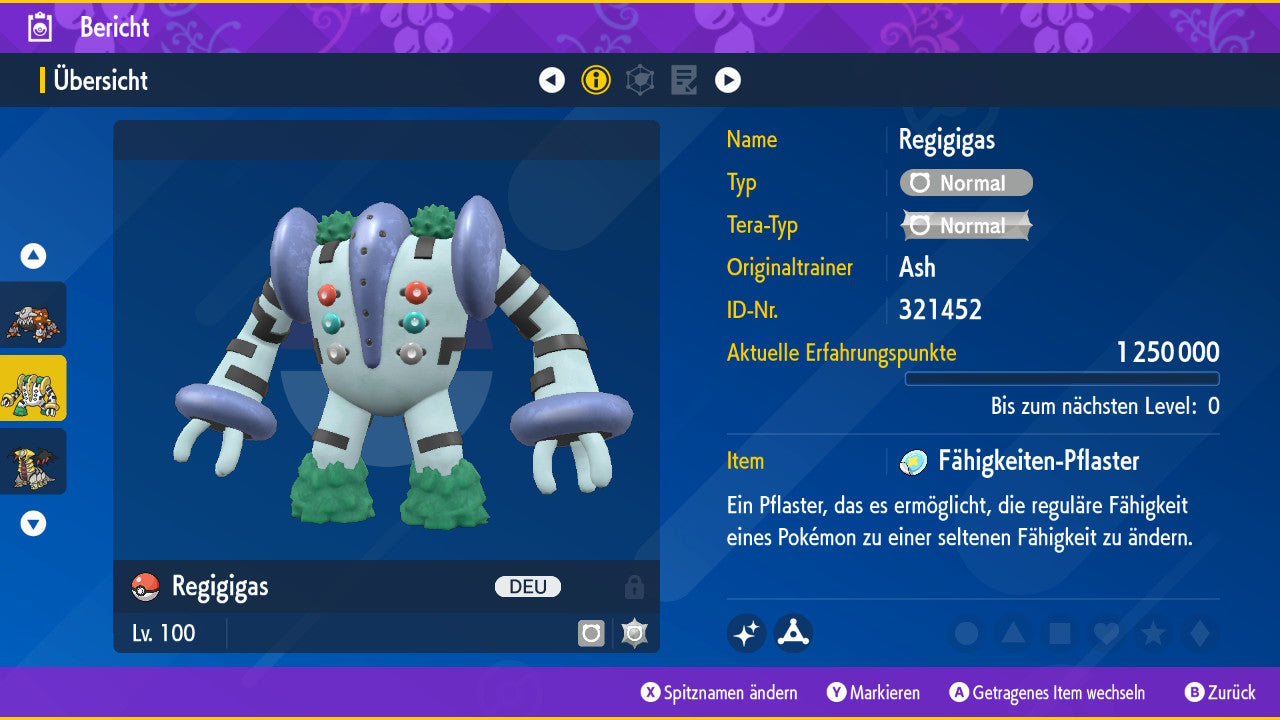
Task: Select the Heatran party thumbnail
Action: click(33, 315)
